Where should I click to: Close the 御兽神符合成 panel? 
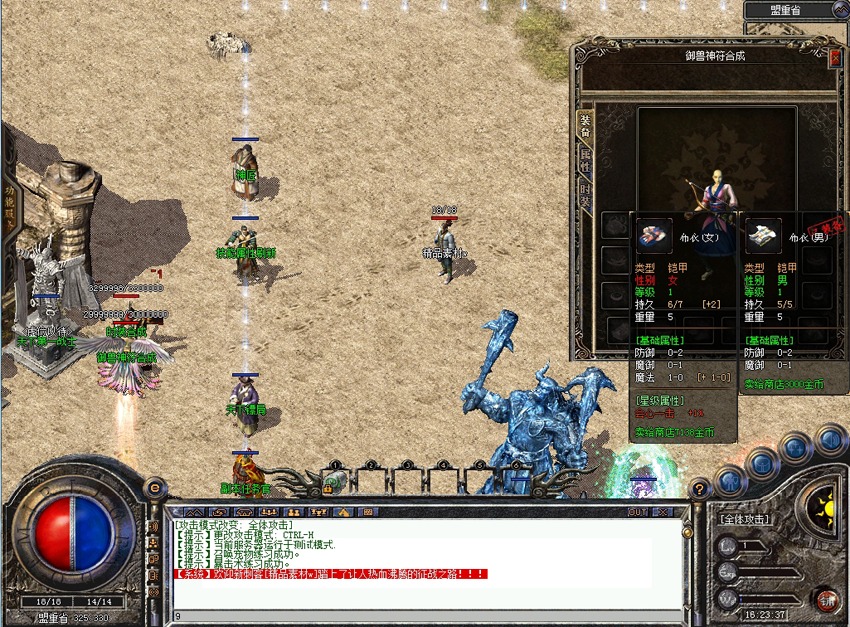(836, 58)
